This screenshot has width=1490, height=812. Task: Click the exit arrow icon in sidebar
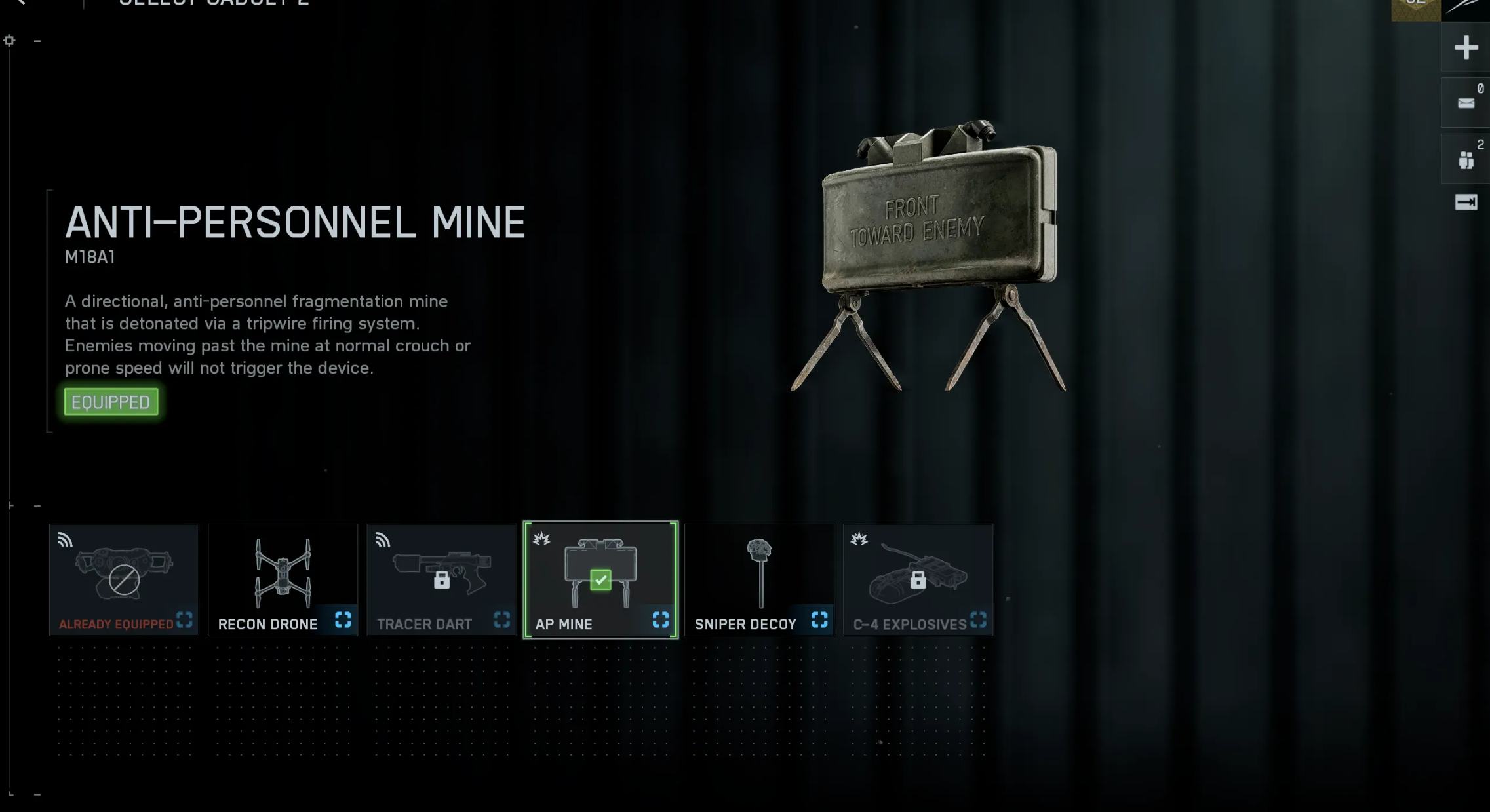pyautogui.click(x=1466, y=202)
